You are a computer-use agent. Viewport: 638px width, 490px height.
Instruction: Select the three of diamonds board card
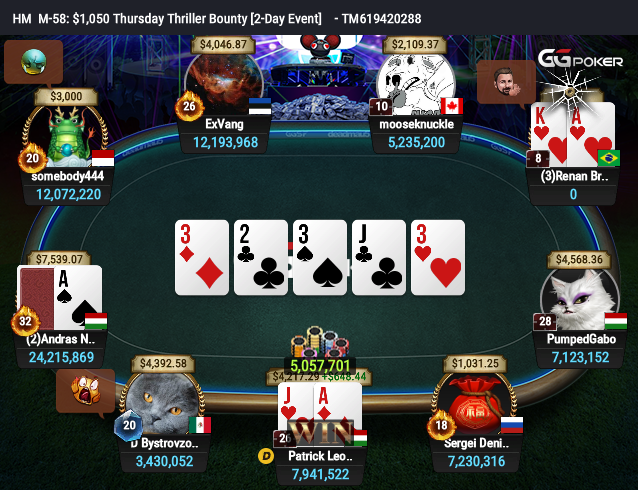click(x=202, y=257)
